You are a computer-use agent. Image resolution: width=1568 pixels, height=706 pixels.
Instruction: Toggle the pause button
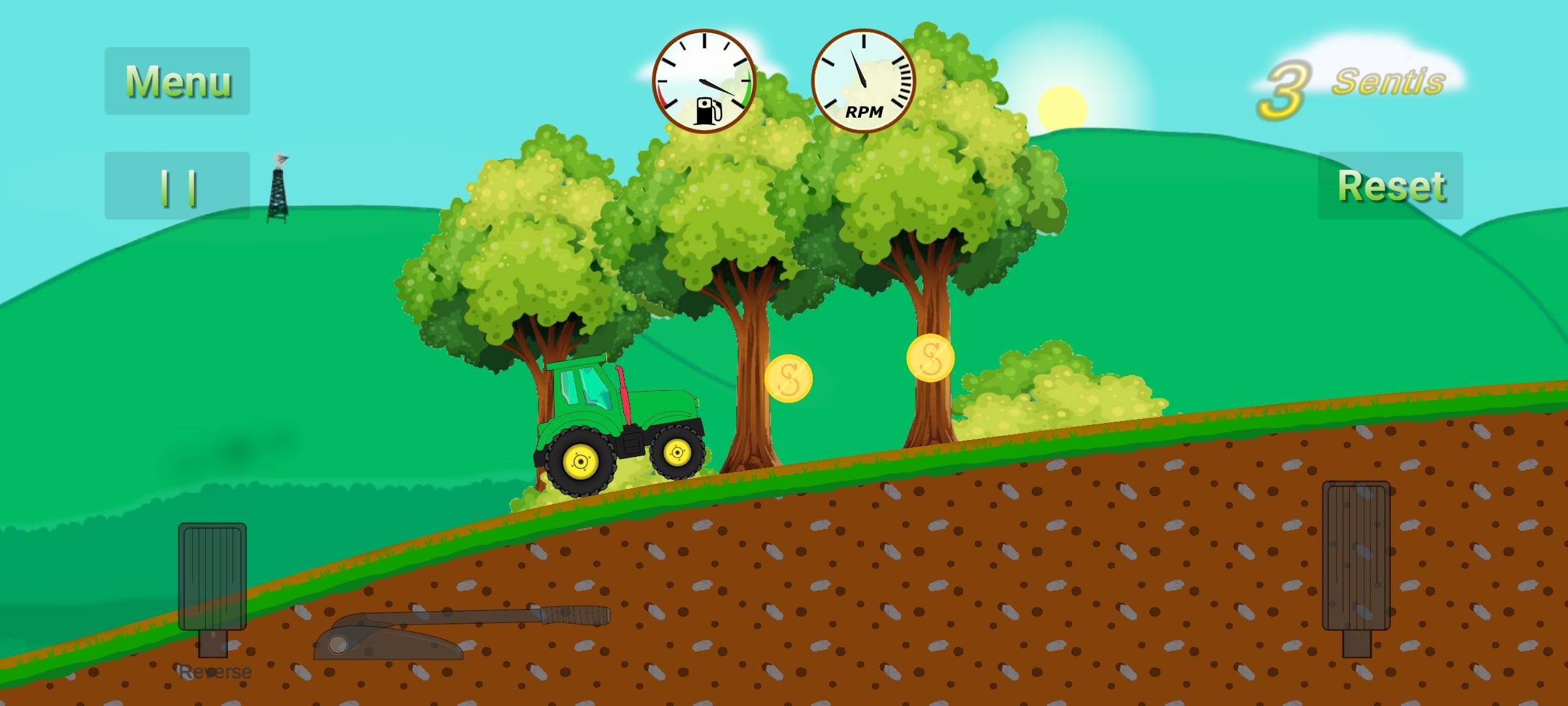tap(176, 186)
